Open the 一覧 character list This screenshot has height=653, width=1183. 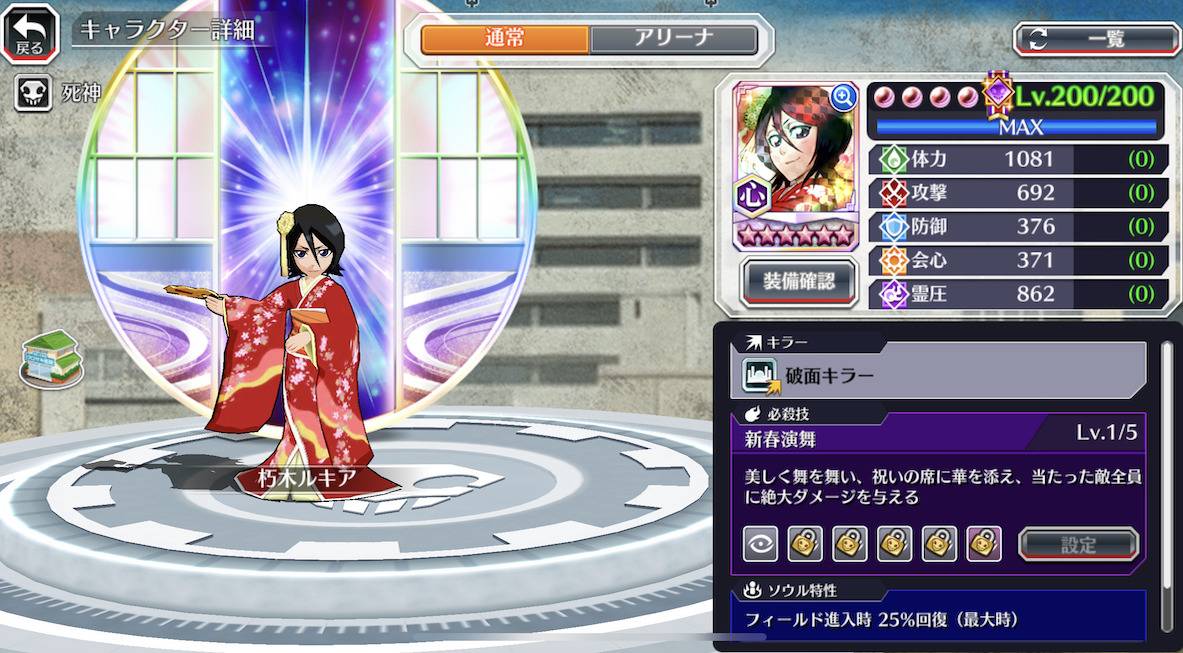click(1097, 39)
